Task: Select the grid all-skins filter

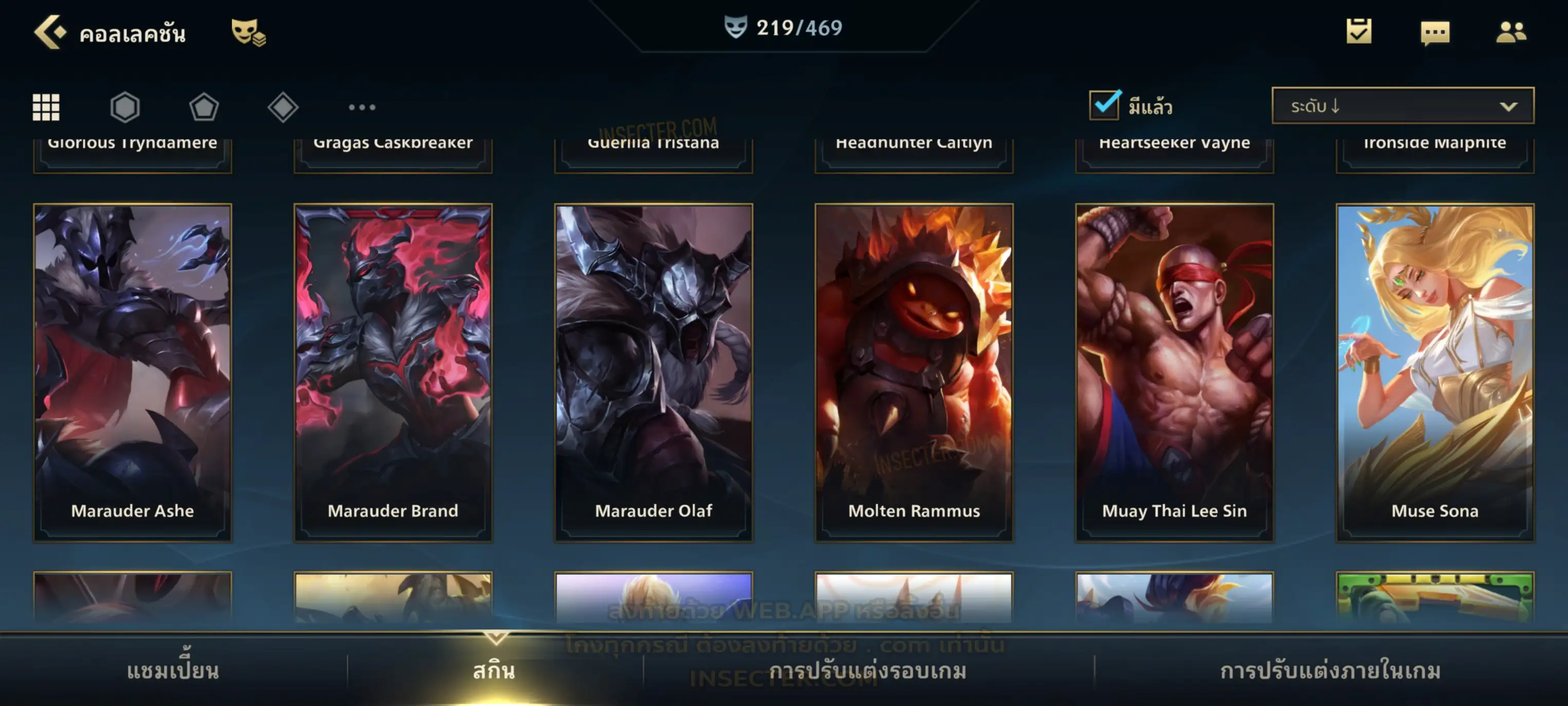Action: coord(46,107)
